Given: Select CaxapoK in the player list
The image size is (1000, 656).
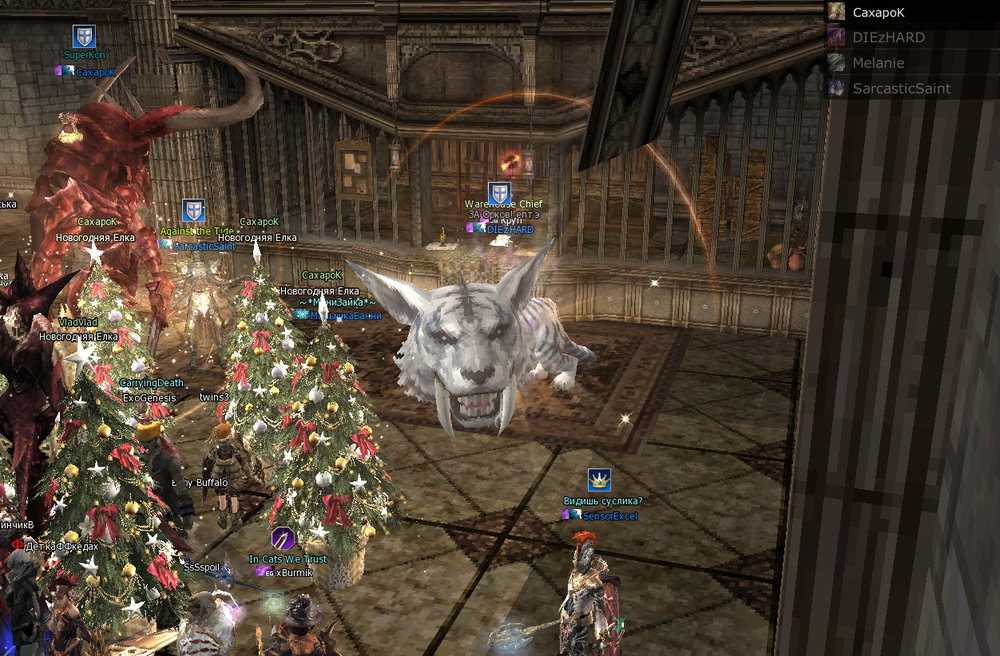Looking at the screenshot, I should (x=879, y=12).
